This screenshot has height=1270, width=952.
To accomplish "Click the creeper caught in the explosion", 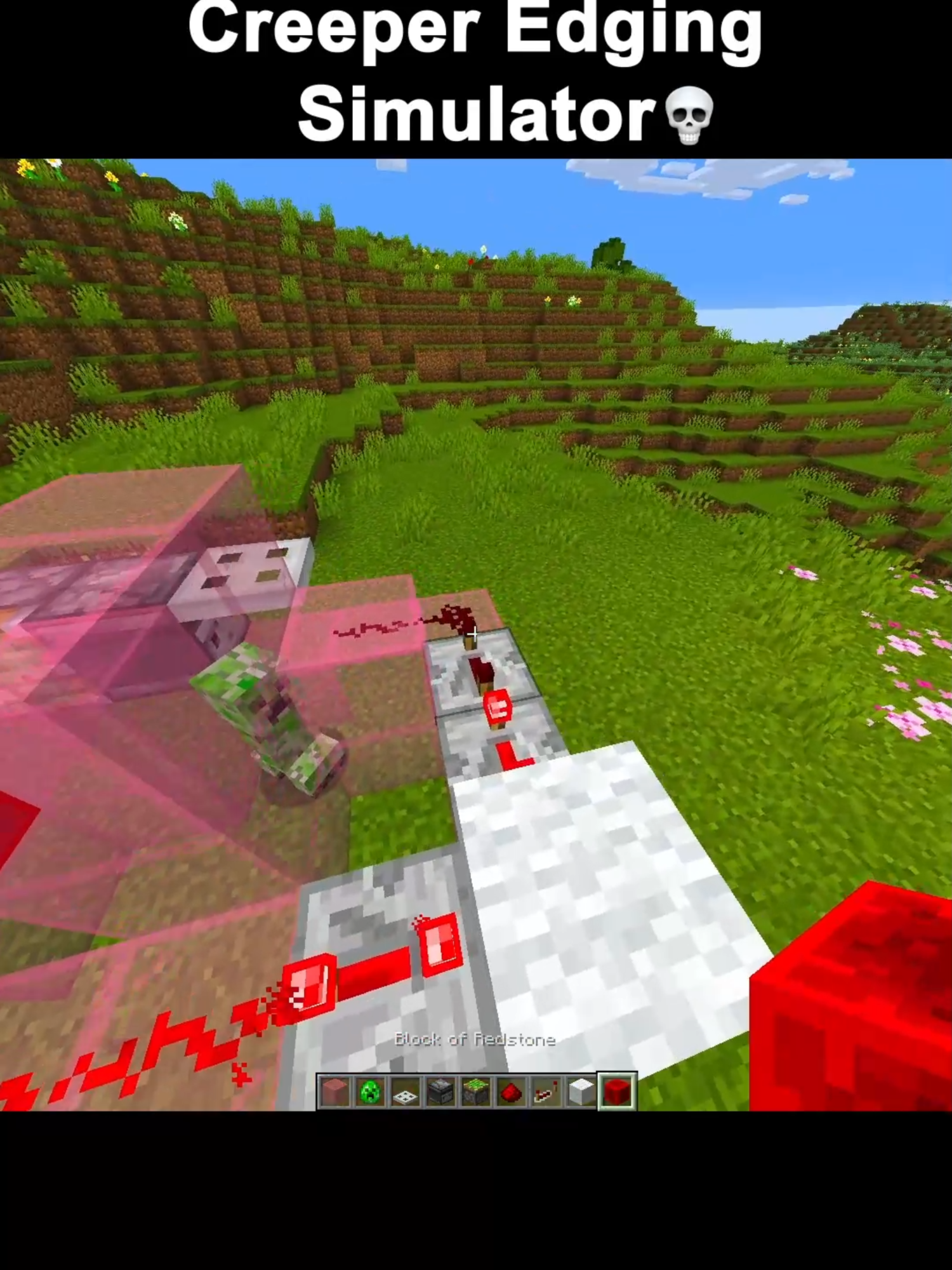I will pyautogui.click(x=263, y=718).
